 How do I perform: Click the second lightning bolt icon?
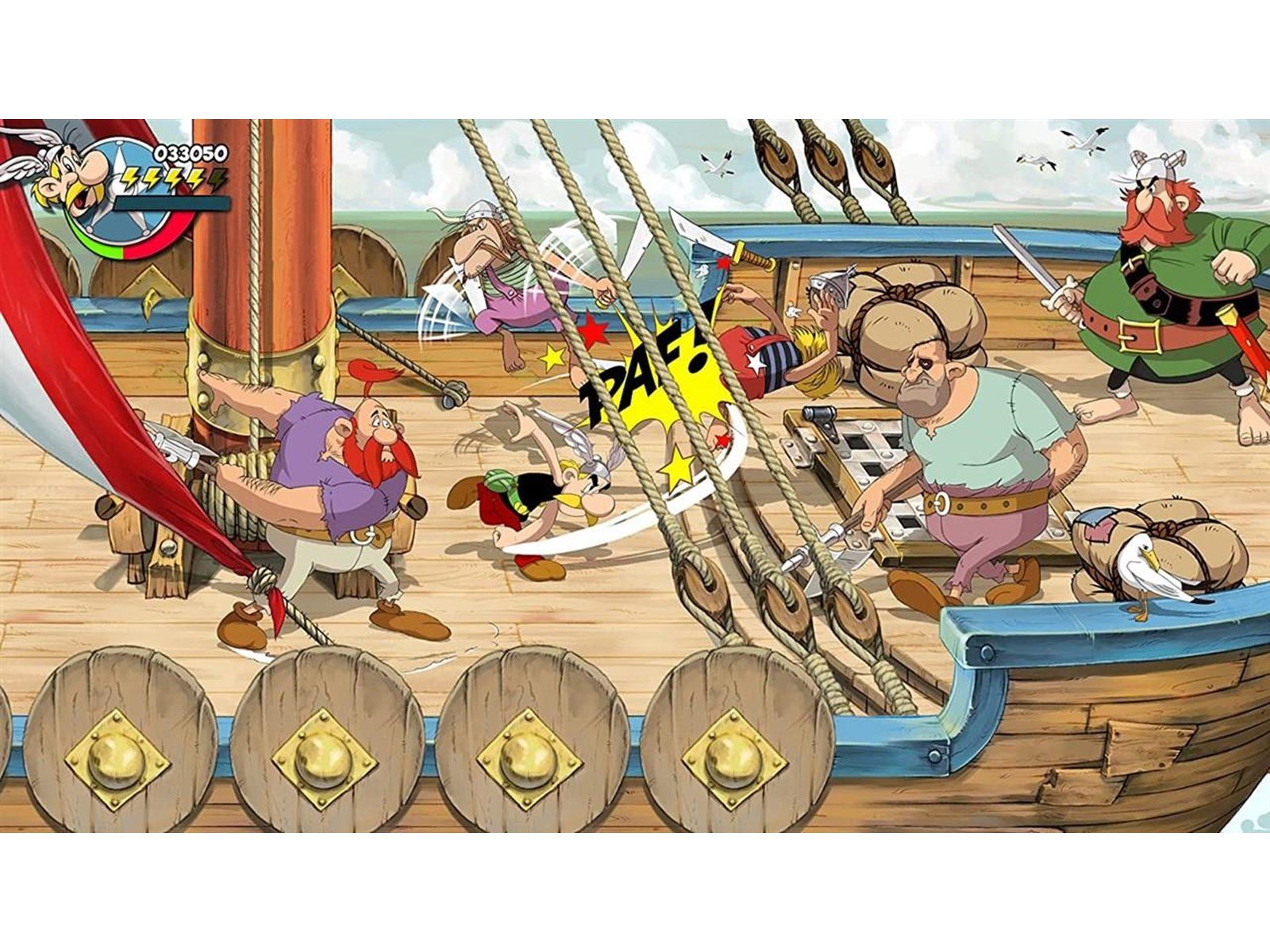point(152,179)
